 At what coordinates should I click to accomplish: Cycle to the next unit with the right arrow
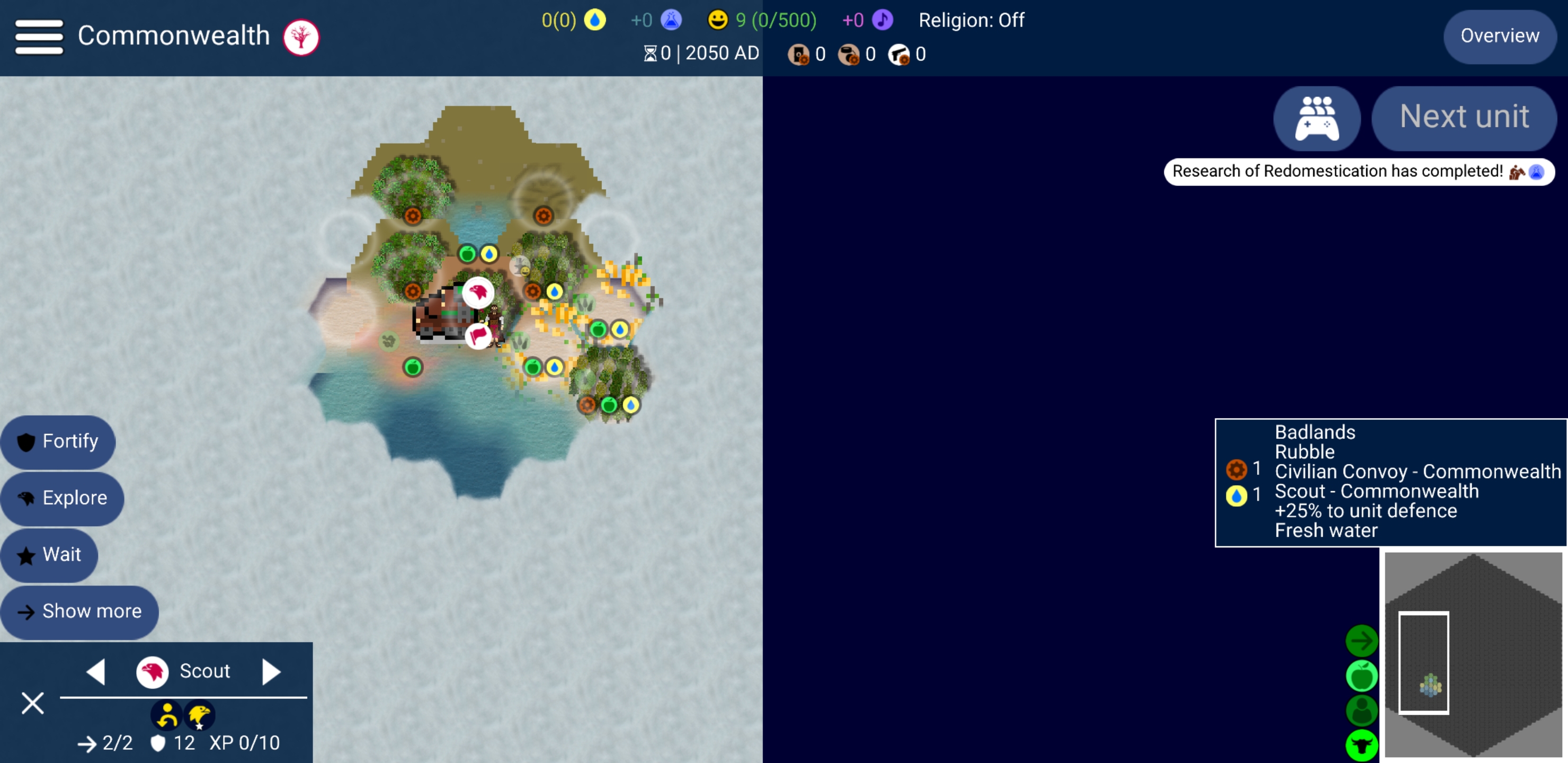(x=271, y=672)
